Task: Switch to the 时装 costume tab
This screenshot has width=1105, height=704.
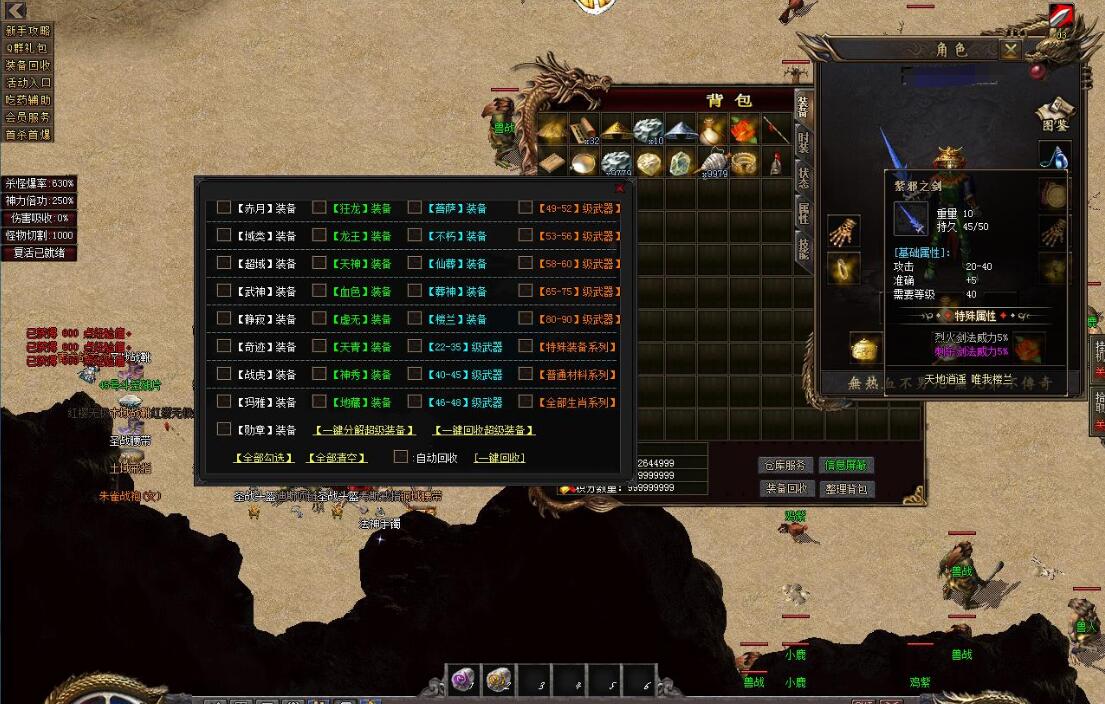Action: coord(803,140)
